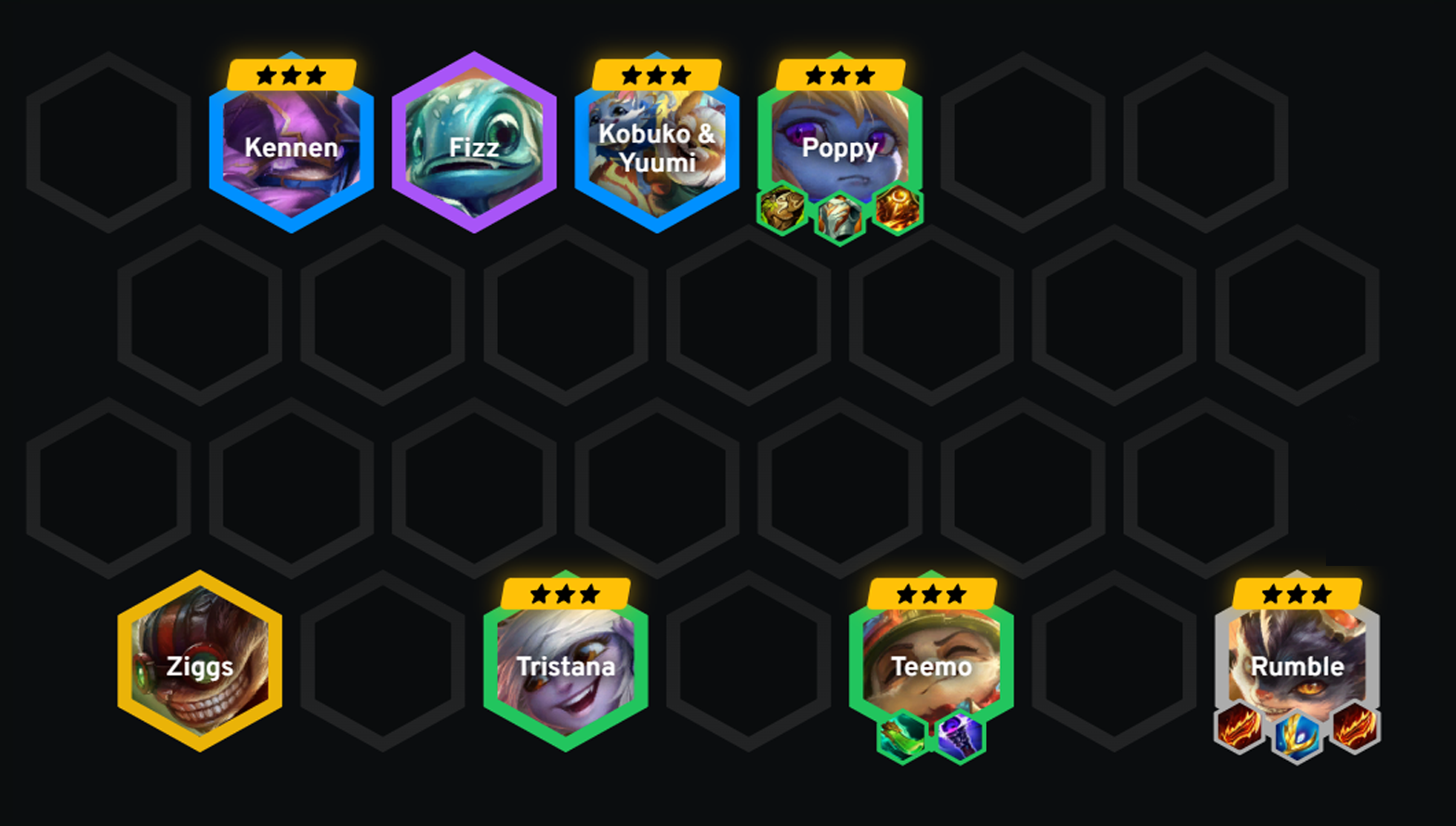Click Kennen's three-star badge
Image resolution: width=1456 pixels, height=826 pixels.
(291, 74)
